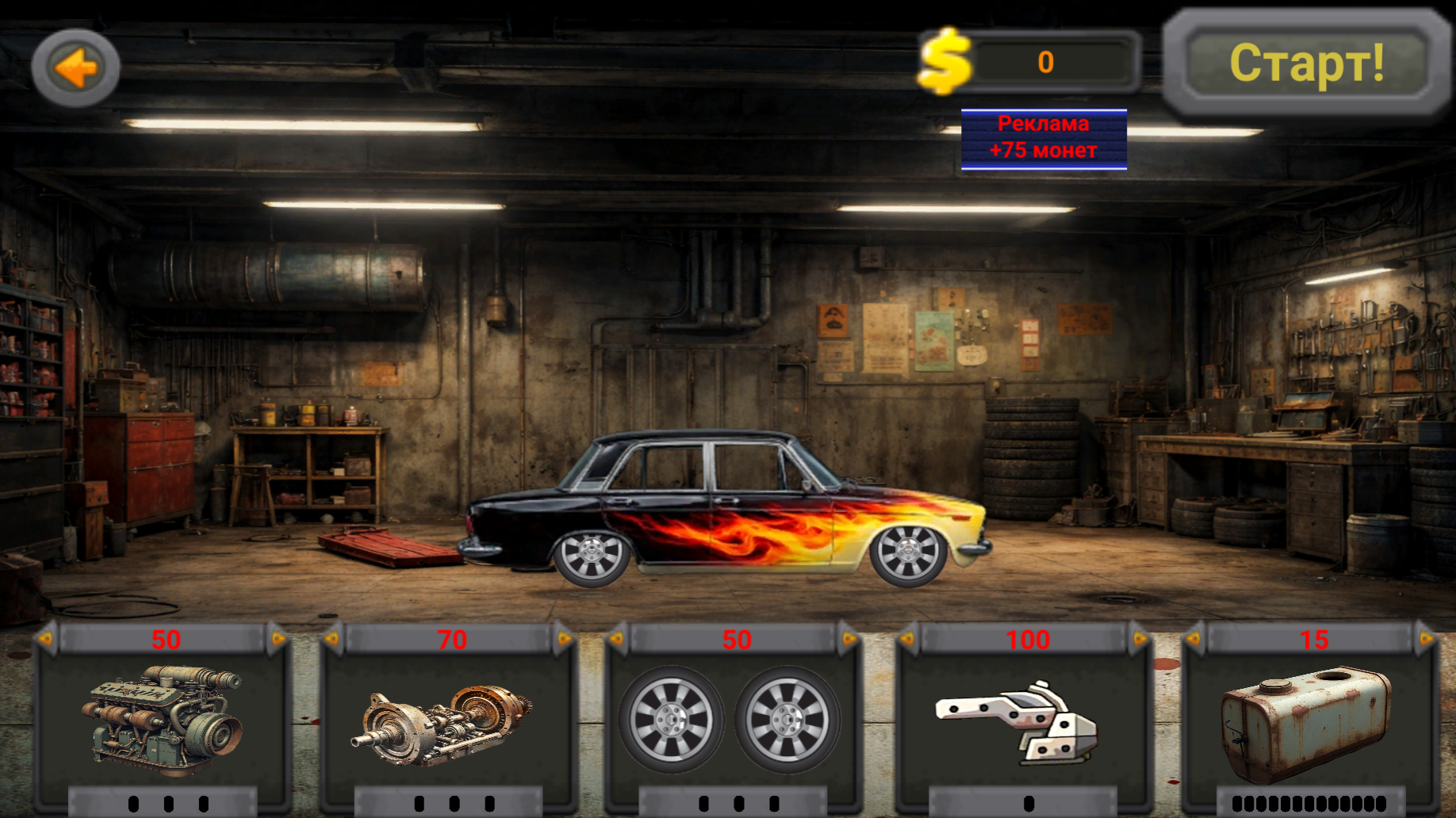
Task: Pick the front bumper ram upgrade card
Action: 1023,721
